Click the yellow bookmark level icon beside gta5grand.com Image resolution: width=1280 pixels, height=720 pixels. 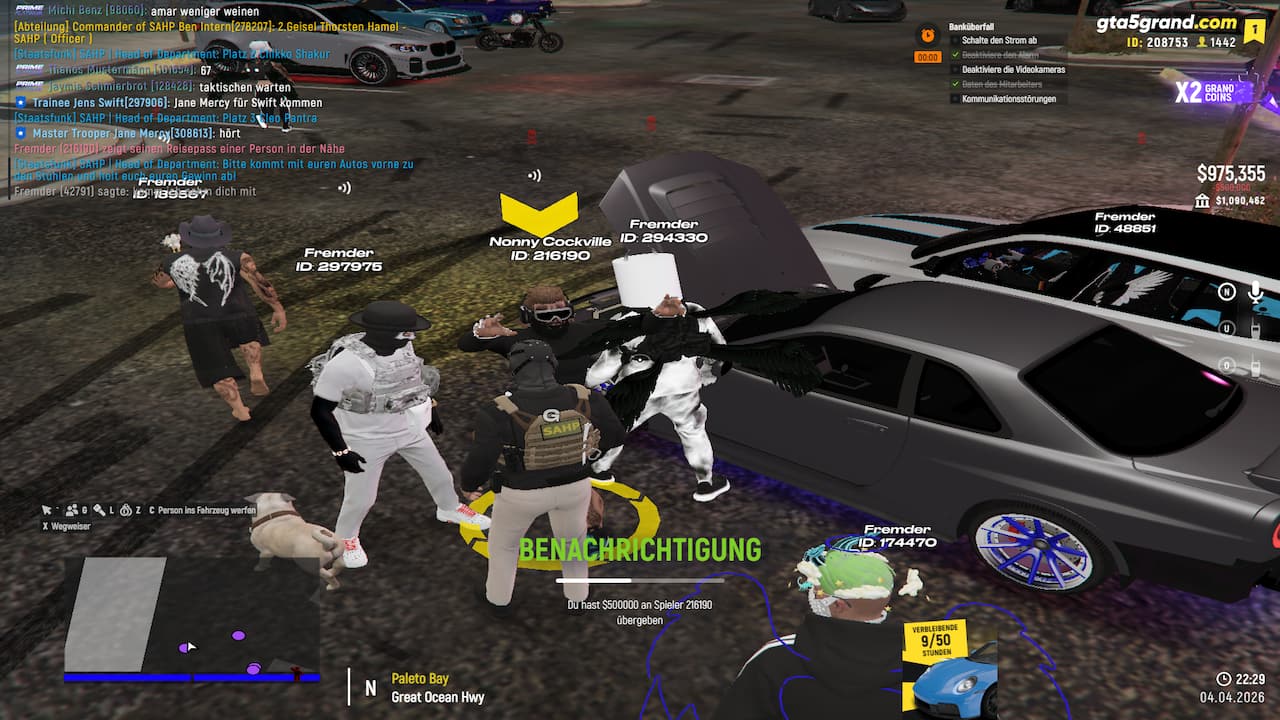[1255, 30]
